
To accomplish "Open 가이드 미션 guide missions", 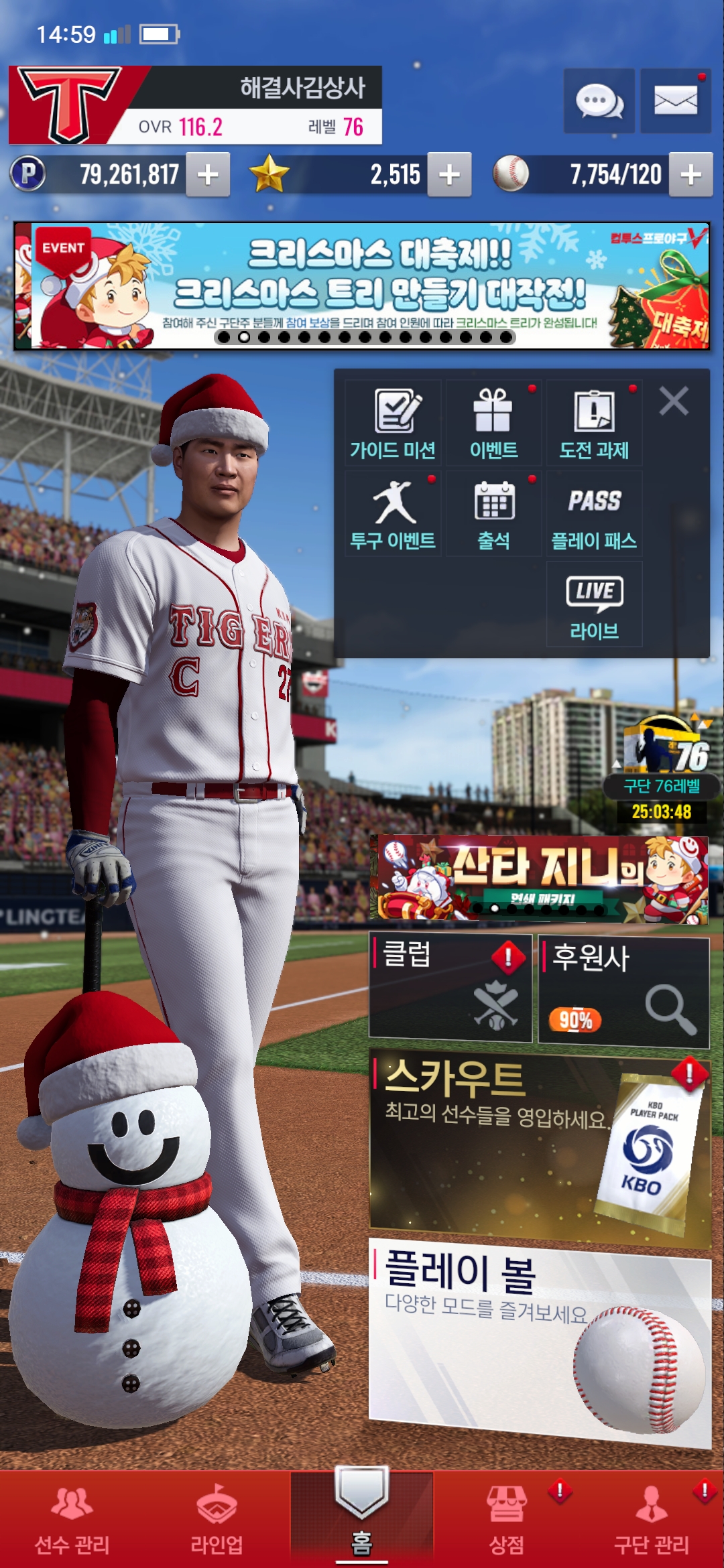I will (x=394, y=423).
